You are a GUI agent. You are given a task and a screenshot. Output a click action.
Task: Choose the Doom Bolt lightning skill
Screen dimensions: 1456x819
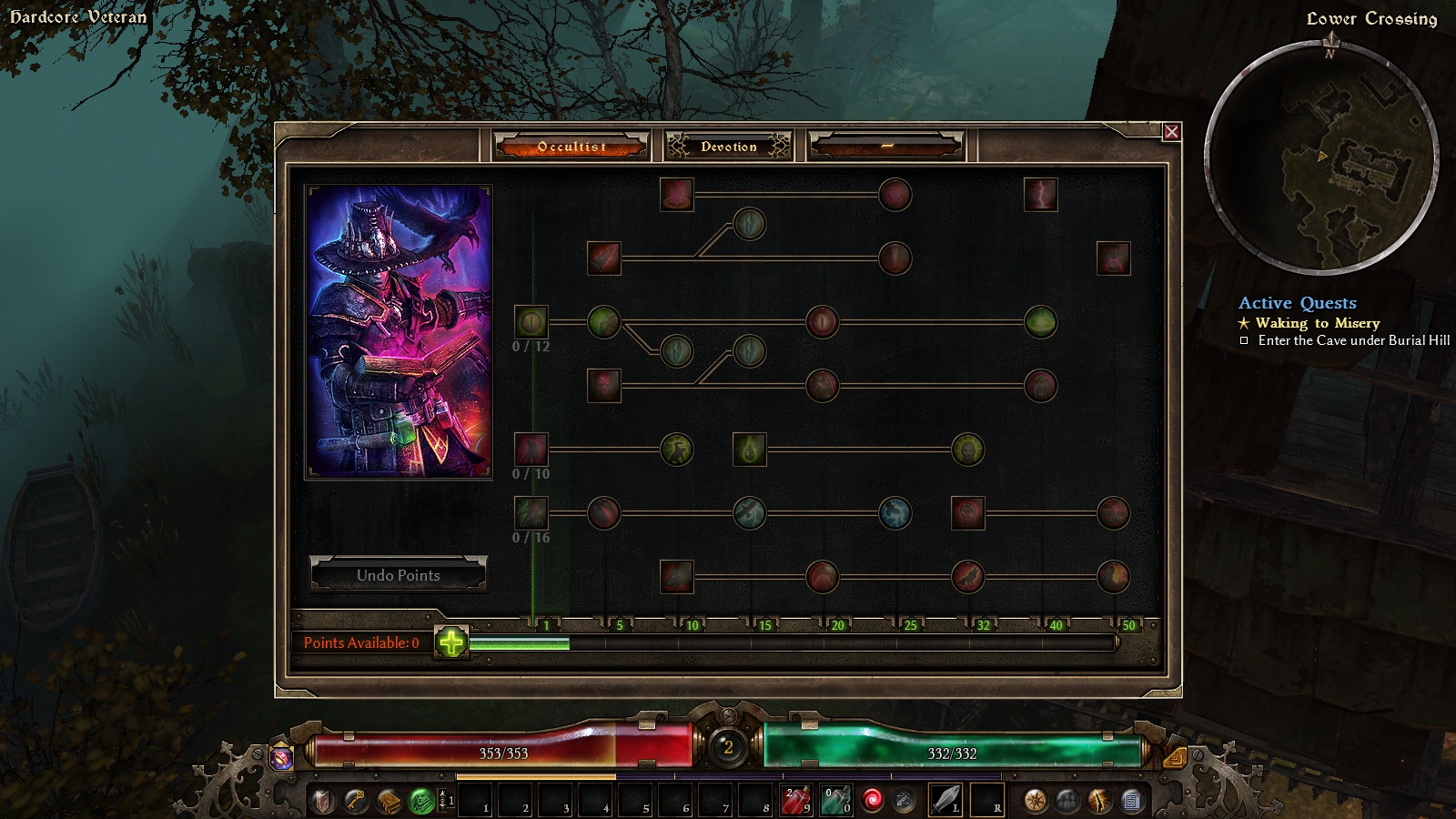point(1040,194)
